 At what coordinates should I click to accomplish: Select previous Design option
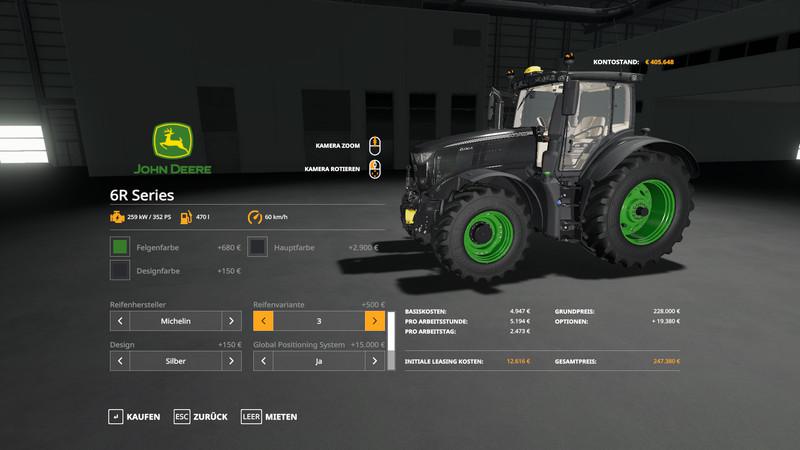(120, 361)
